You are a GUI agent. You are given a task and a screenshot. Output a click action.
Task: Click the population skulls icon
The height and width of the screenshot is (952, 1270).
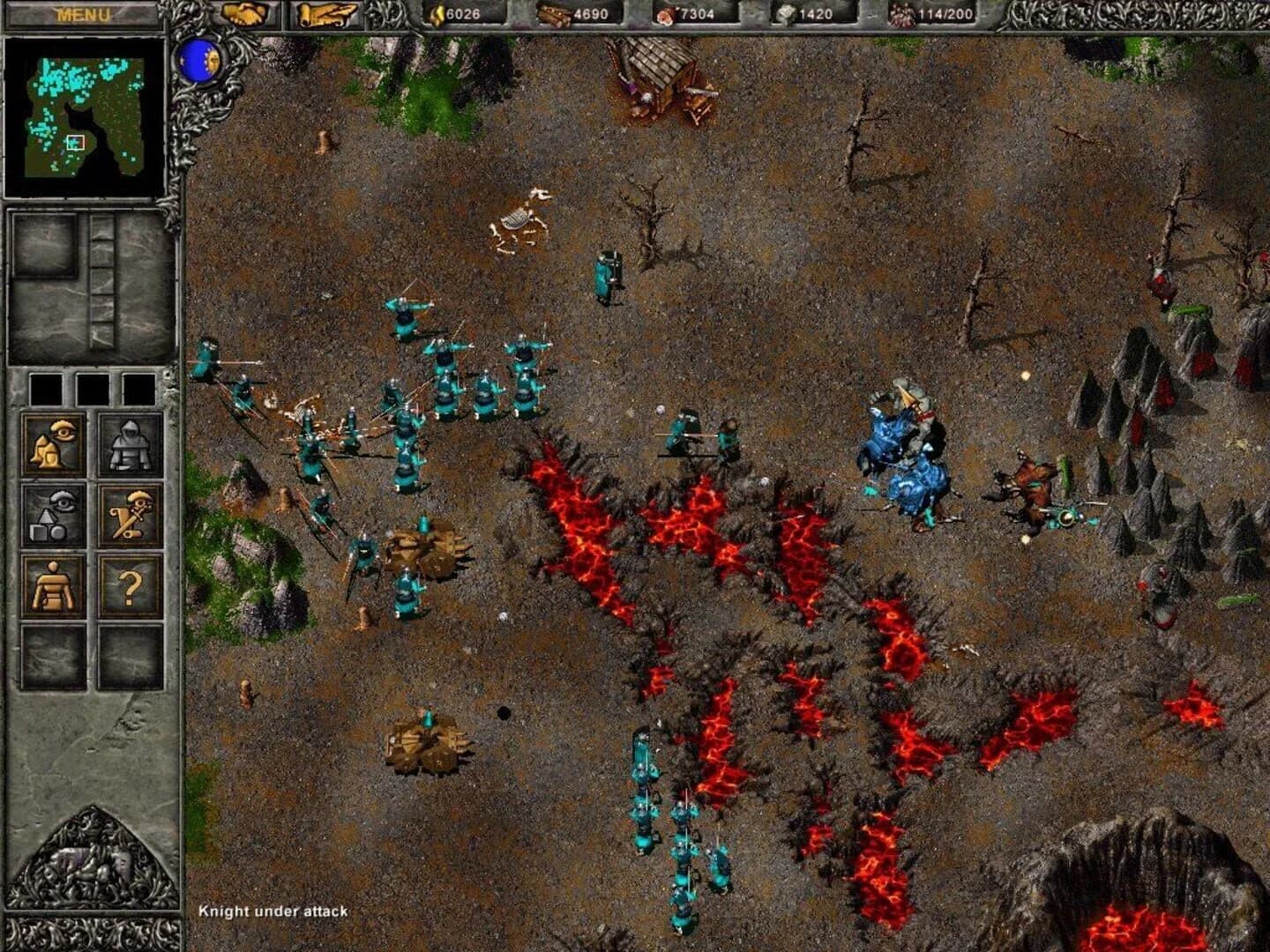[900, 15]
